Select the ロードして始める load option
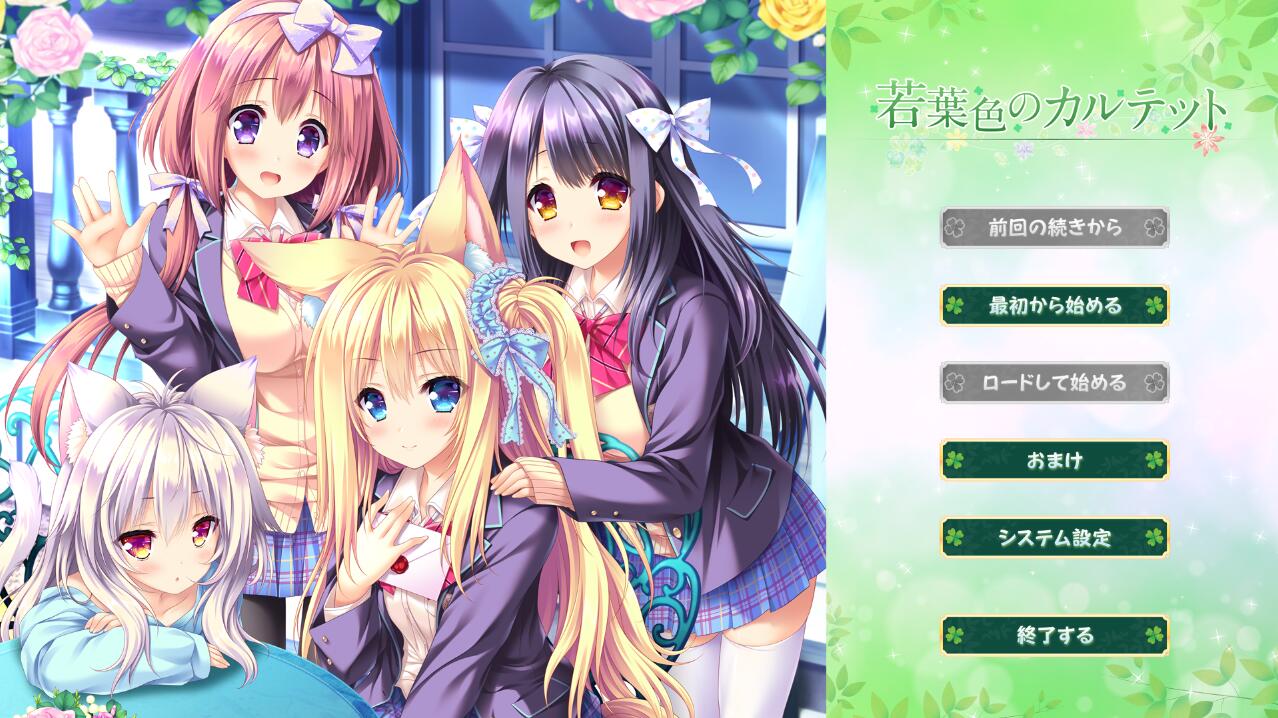1278x718 pixels. [1054, 382]
